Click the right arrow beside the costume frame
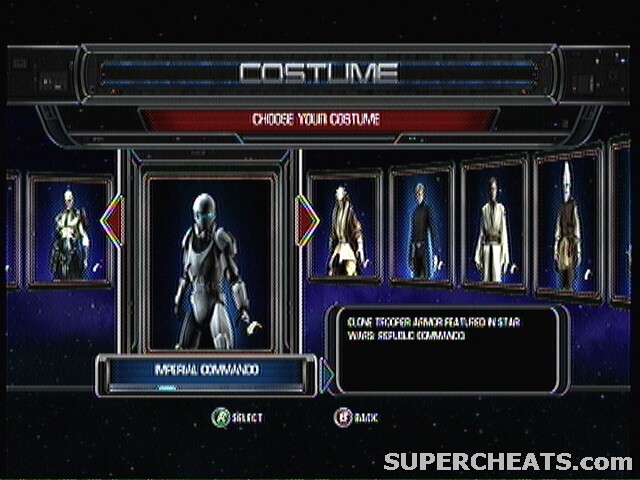This screenshot has height=480, width=640. point(308,221)
